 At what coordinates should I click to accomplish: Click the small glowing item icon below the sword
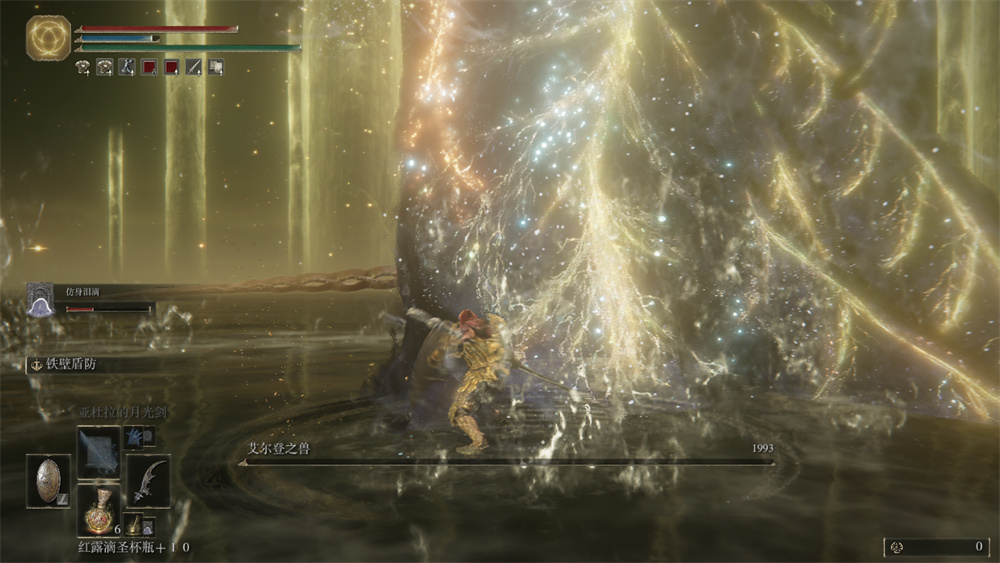point(134,523)
